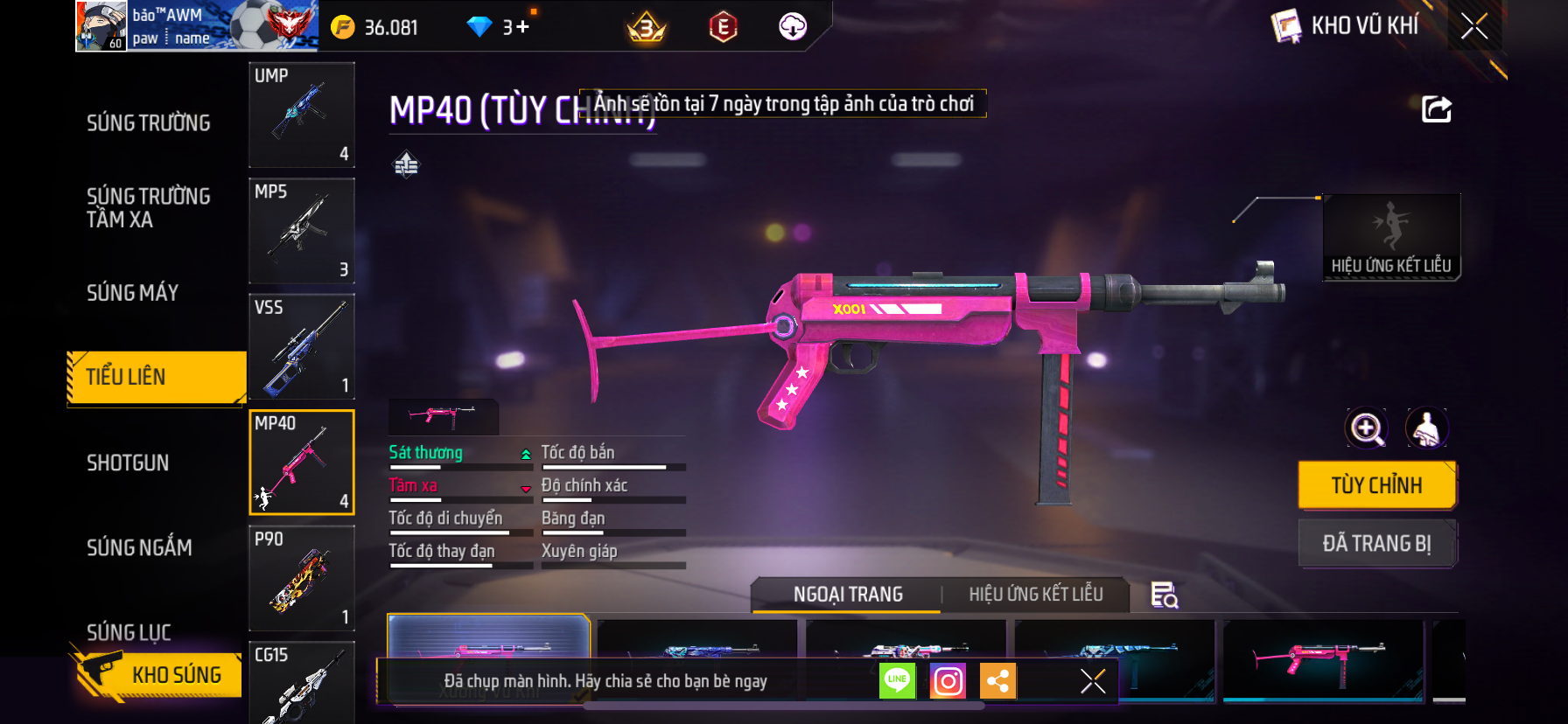Screen dimensions: 1568x724
Task: Select the MP5 weapon tile
Action: (302, 231)
